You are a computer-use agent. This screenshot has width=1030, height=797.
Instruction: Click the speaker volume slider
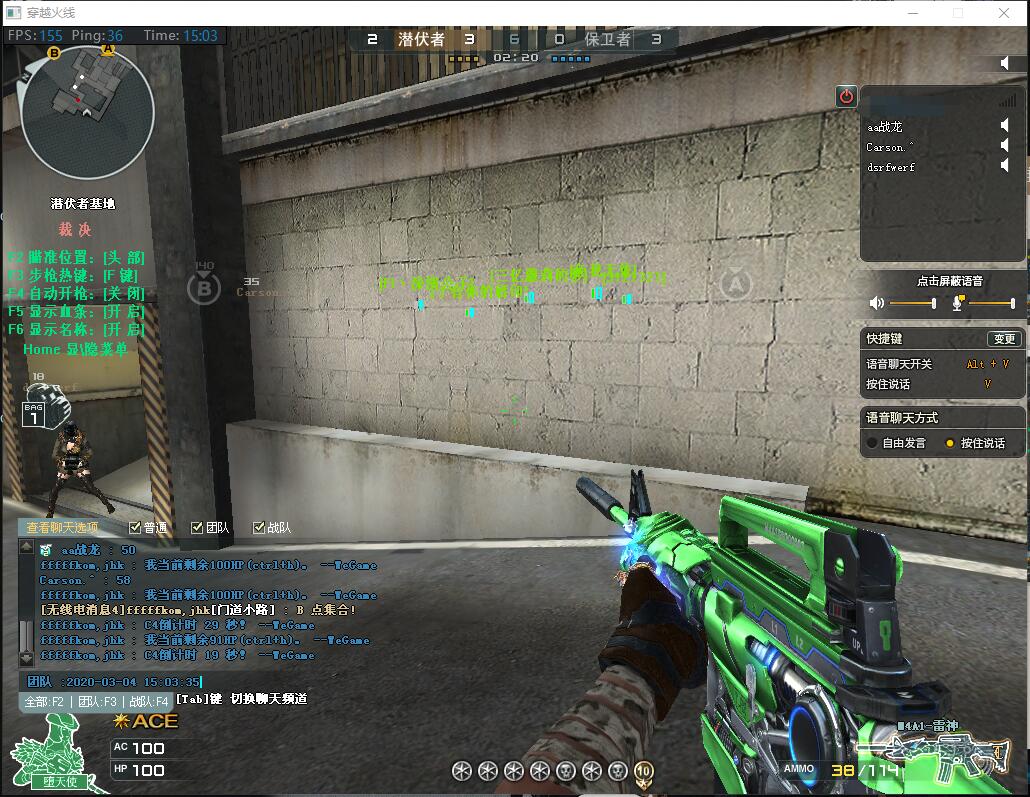point(912,303)
